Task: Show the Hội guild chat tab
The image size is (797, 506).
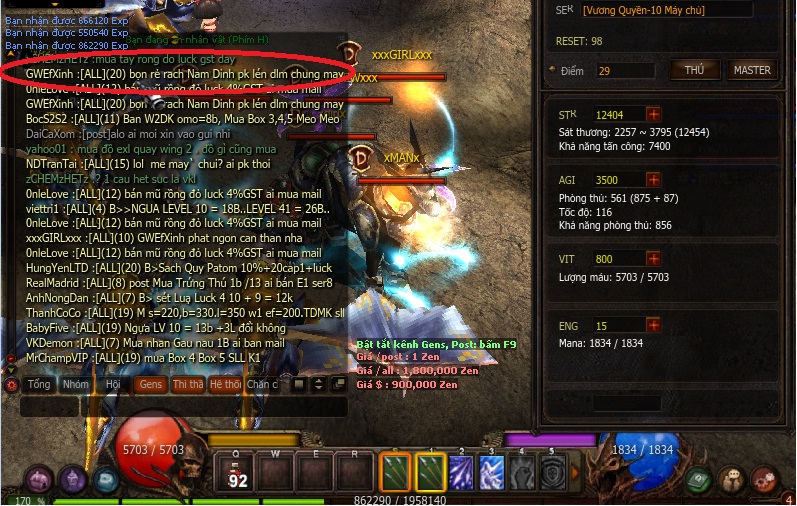Action: tap(113, 384)
